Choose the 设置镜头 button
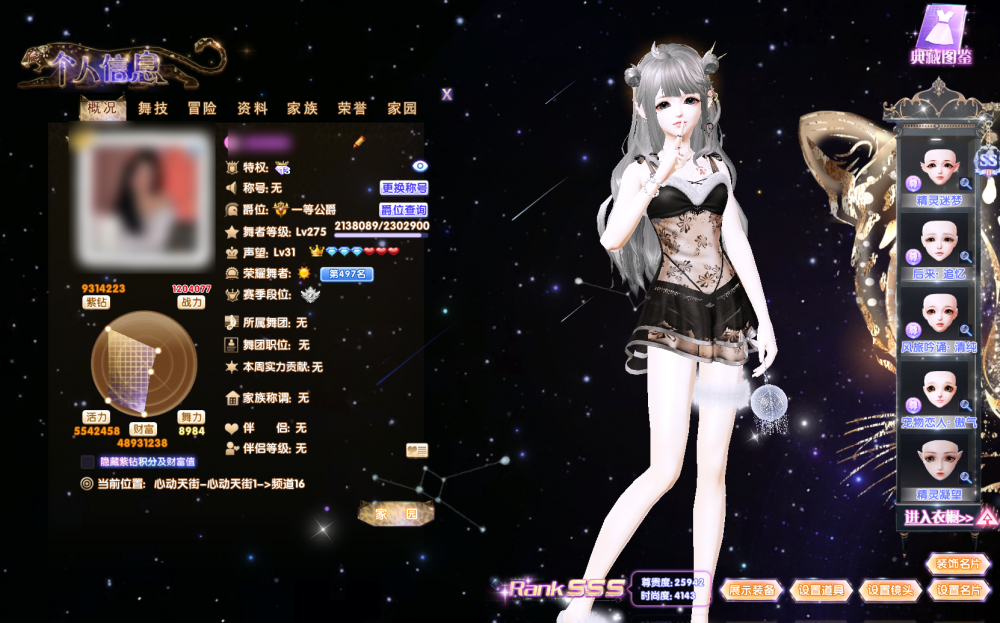Image resolution: width=1000 pixels, height=623 pixels. click(x=890, y=590)
